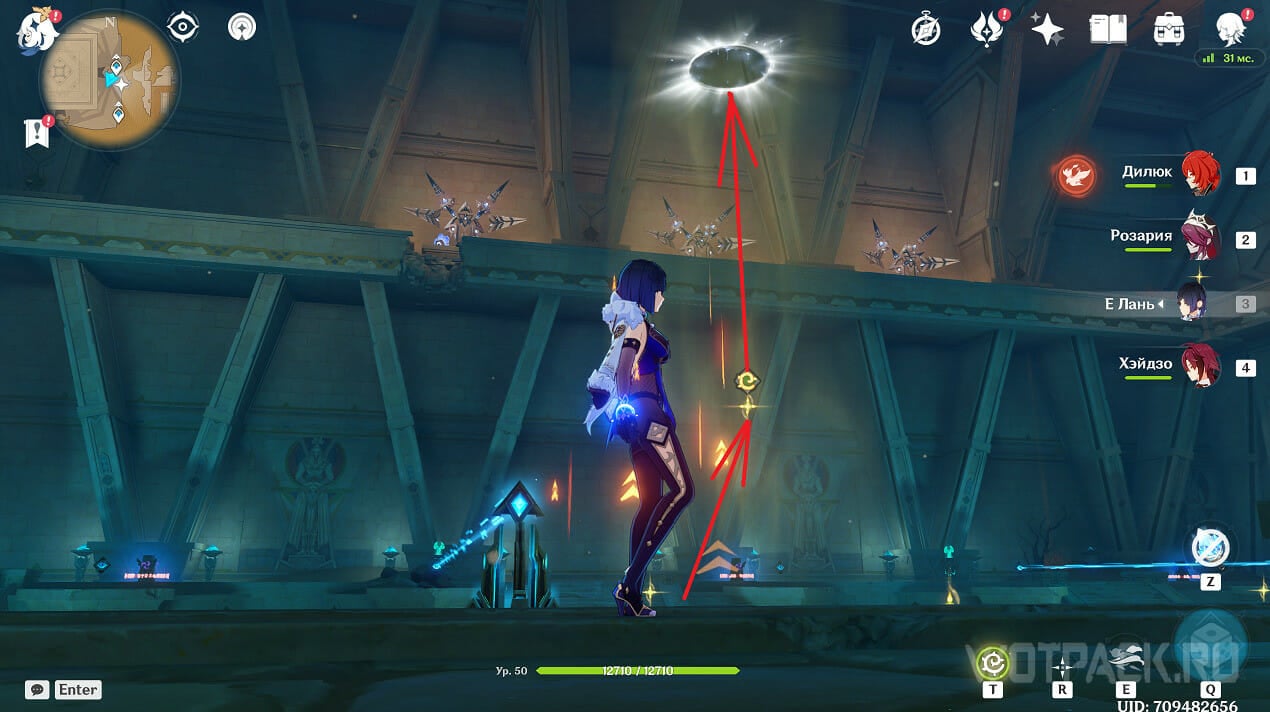This screenshot has height=712, width=1270.
Task: Use the Elemental Skill ability icon
Action: pyautogui.click(x=1126, y=662)
